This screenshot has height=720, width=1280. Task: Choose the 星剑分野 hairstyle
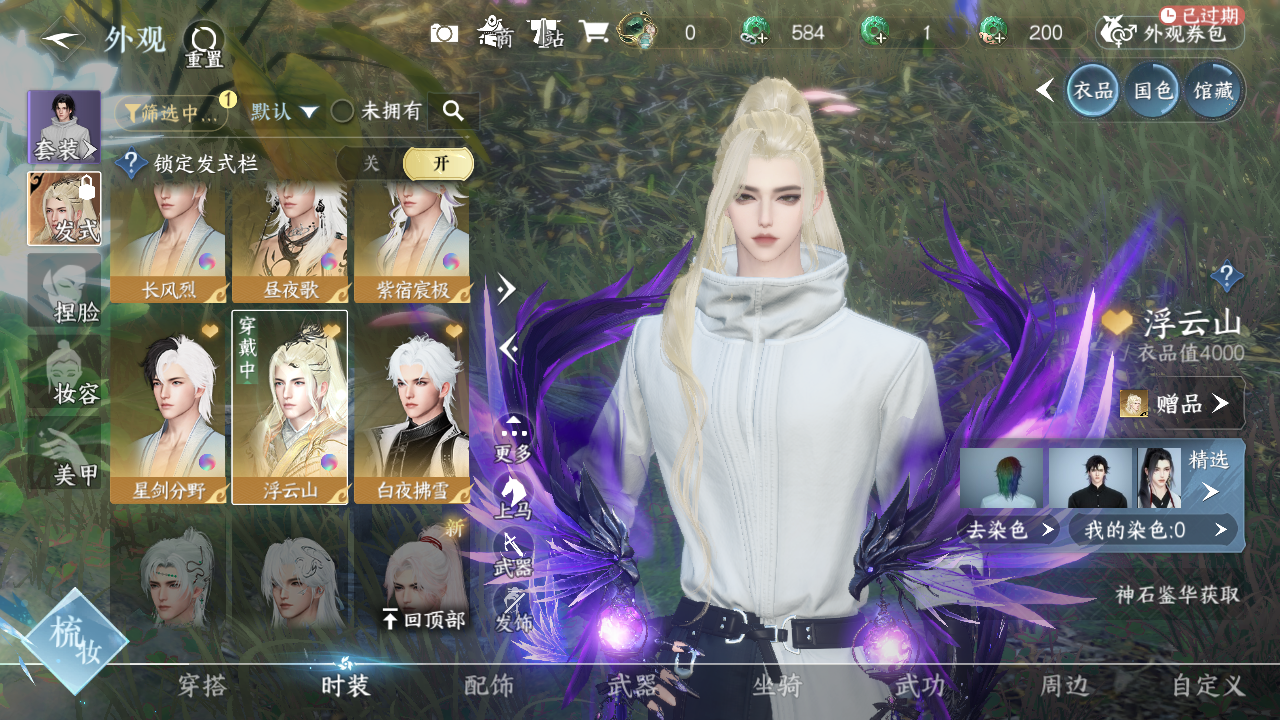coord(168,407)
